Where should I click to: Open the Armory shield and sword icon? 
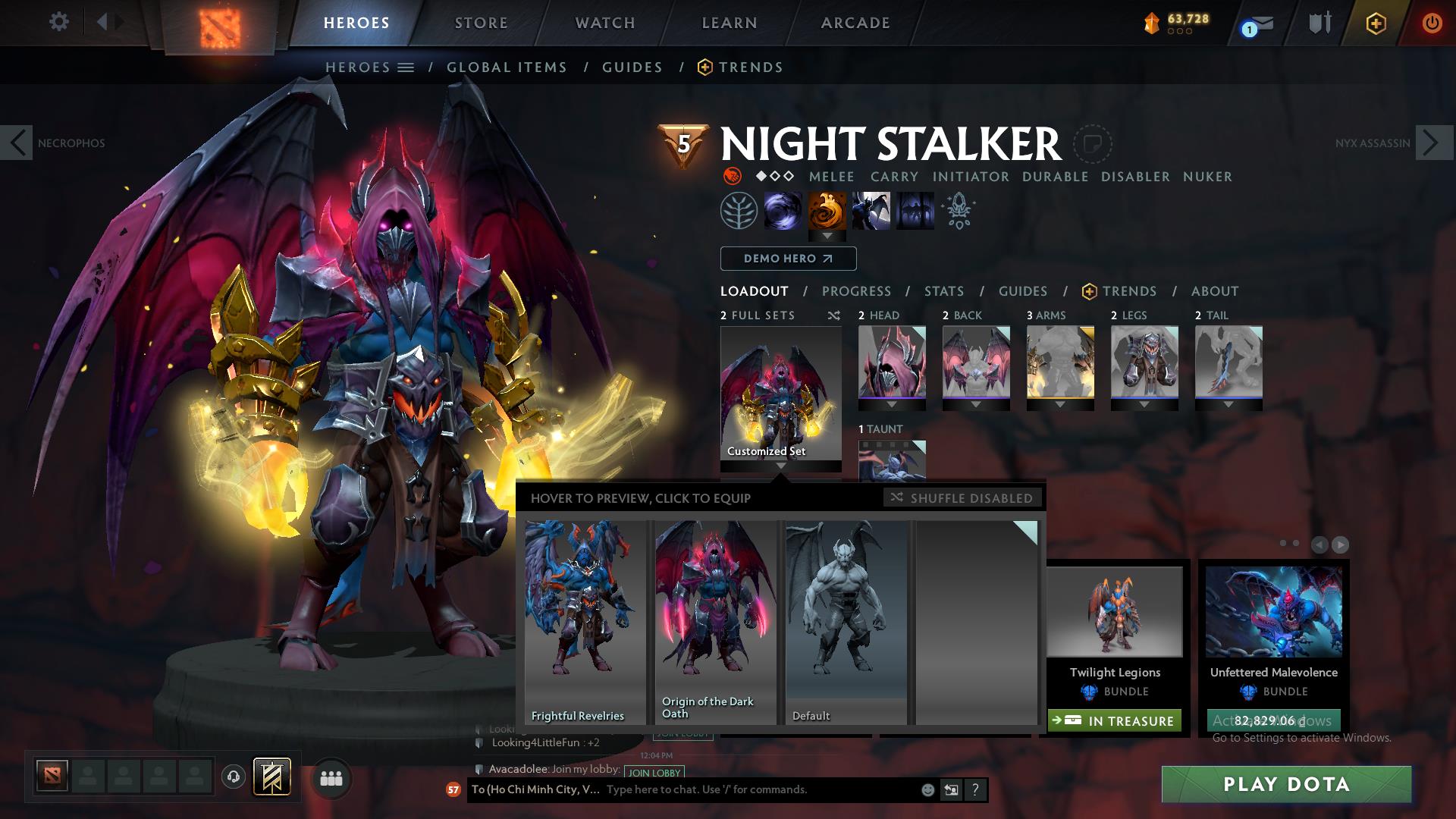tap(1318, 22)
